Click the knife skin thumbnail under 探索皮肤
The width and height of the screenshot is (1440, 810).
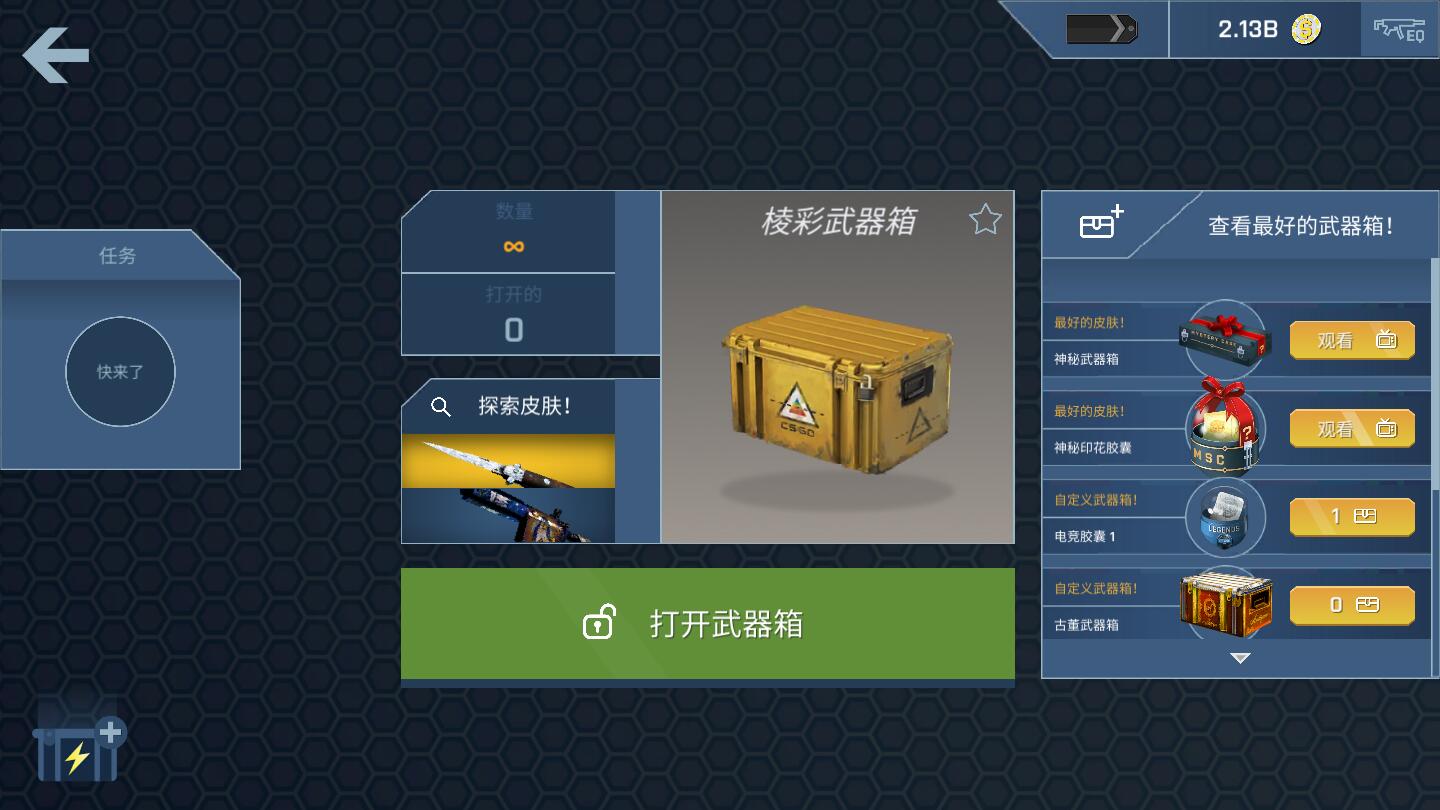click(508, 461)
